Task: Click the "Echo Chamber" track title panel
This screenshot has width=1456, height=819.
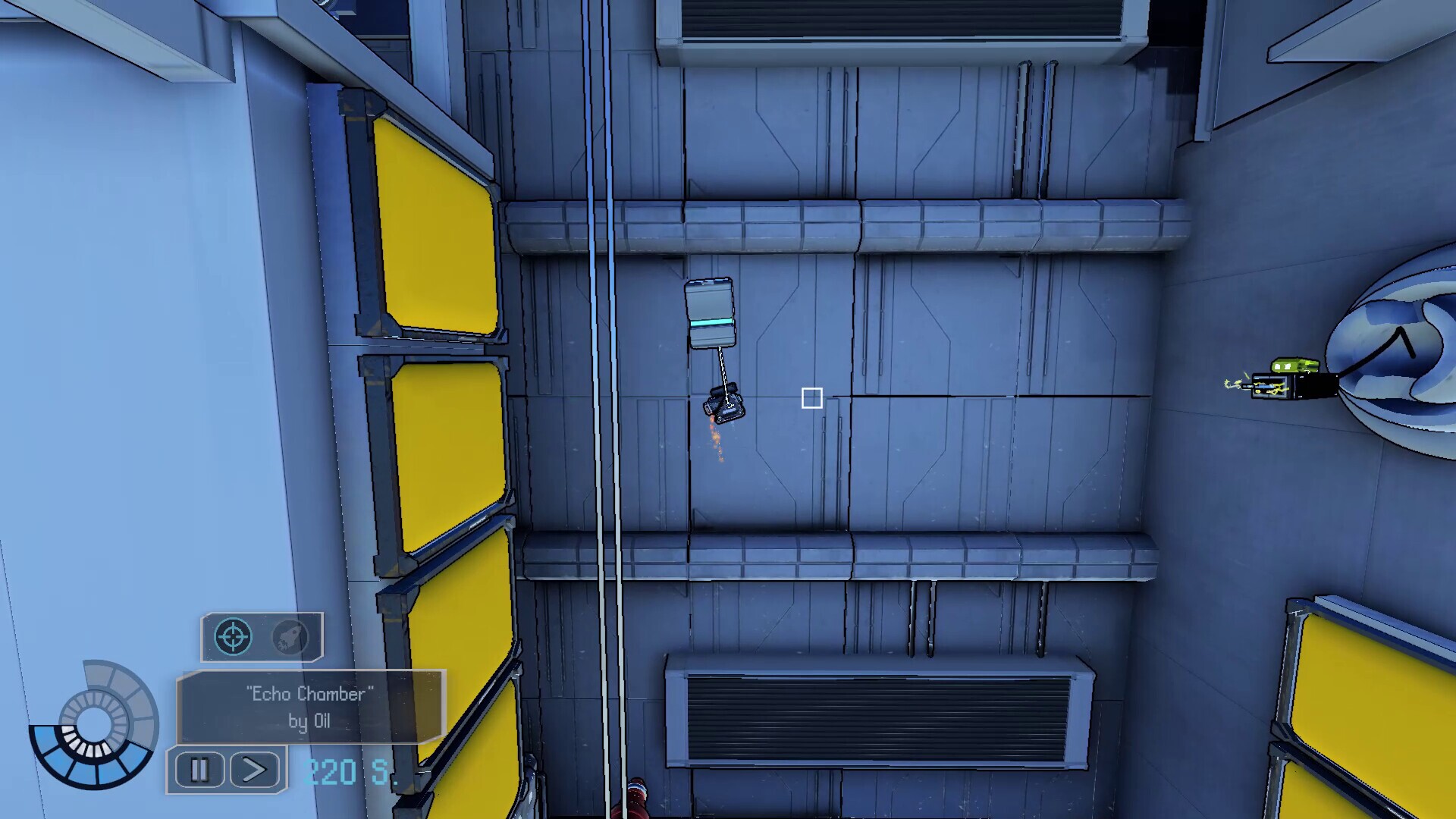Action: (x=310, y=706)
